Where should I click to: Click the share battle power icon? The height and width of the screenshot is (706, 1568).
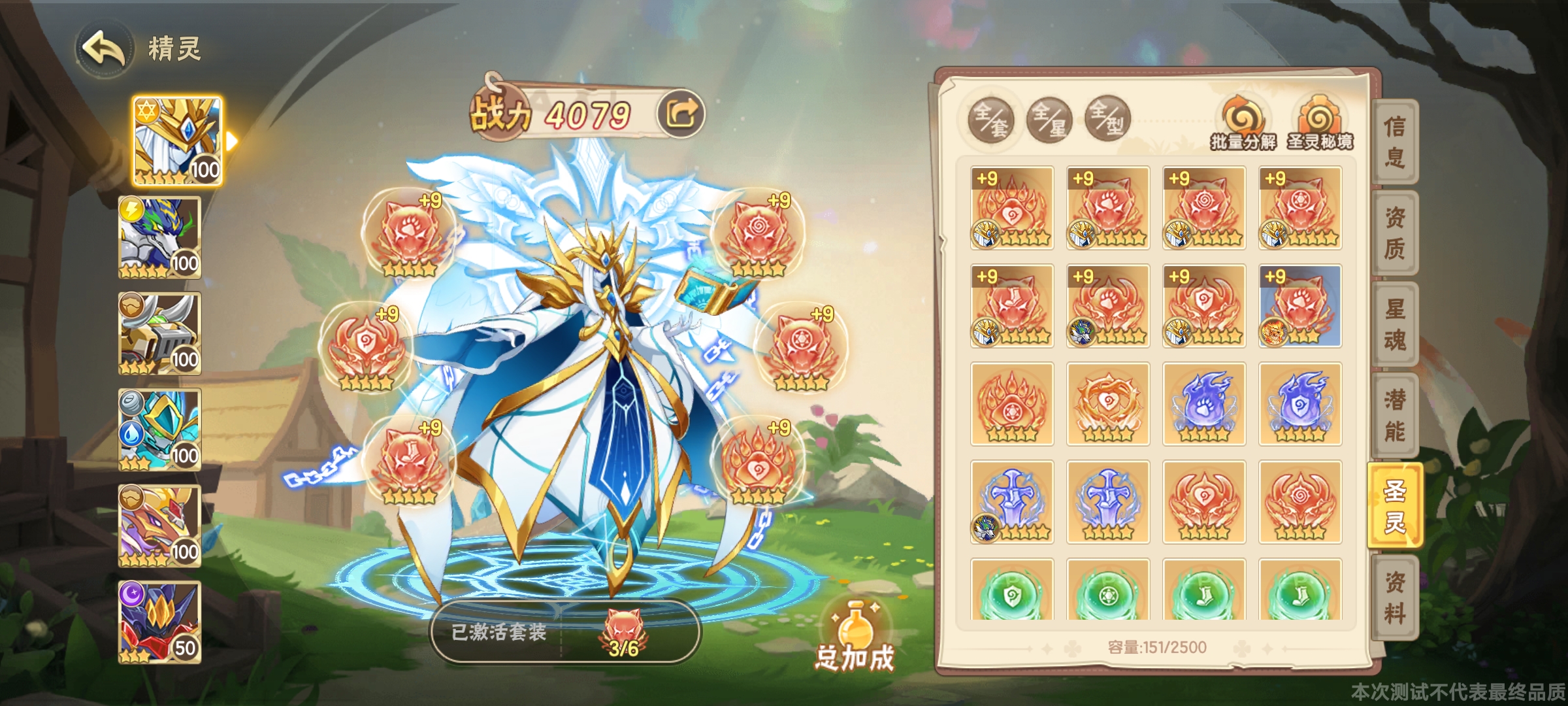[x=681, y=112]
